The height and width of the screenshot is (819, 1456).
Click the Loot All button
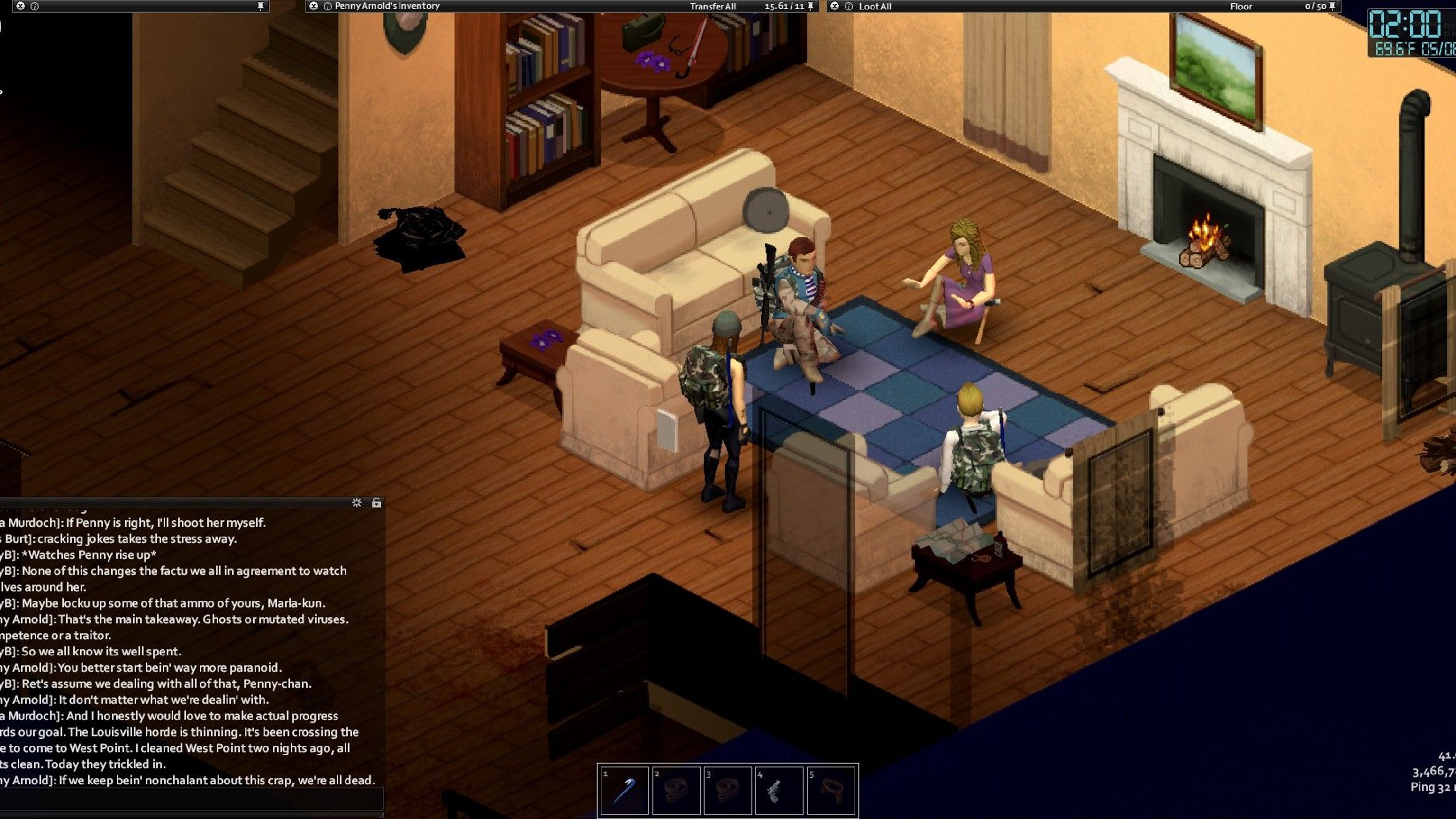pos(875,7)
